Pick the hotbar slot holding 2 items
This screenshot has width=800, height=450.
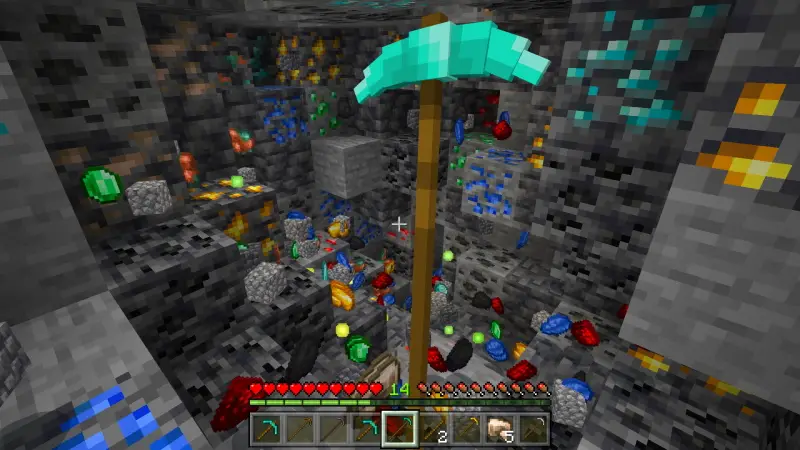click(x=432, y=429)
